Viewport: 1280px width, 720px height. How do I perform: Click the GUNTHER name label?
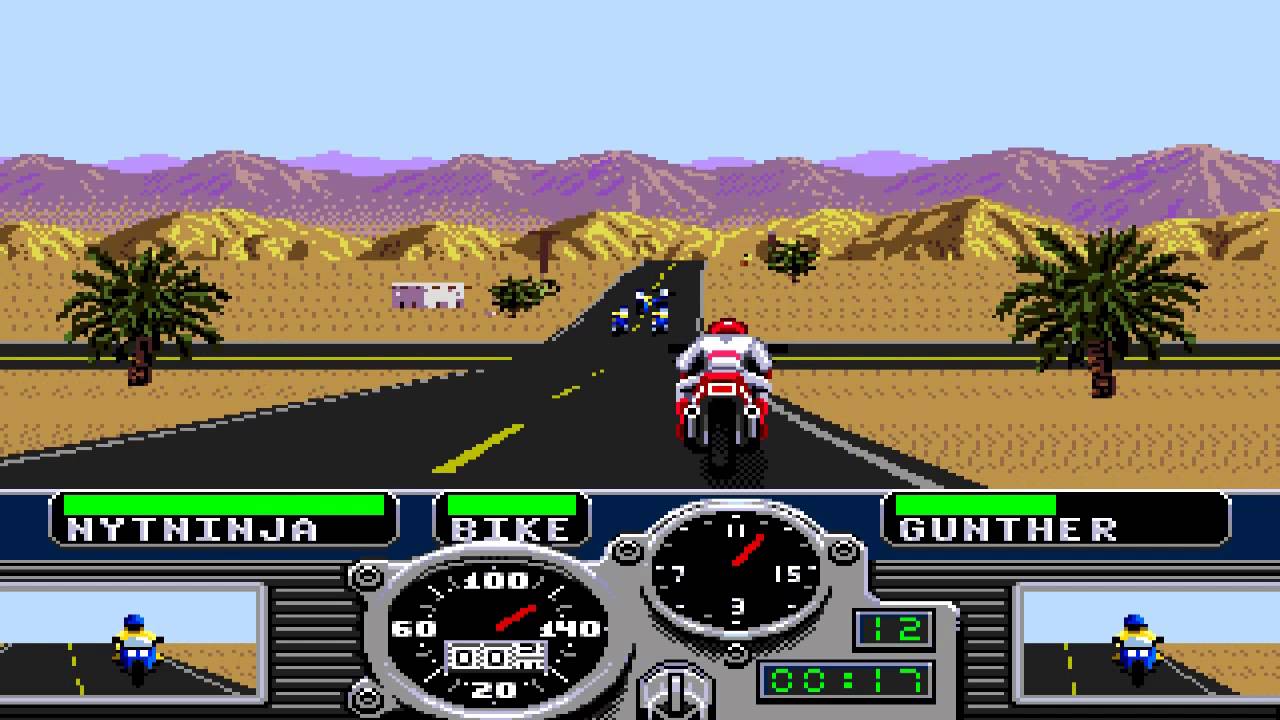point(1010,529)
